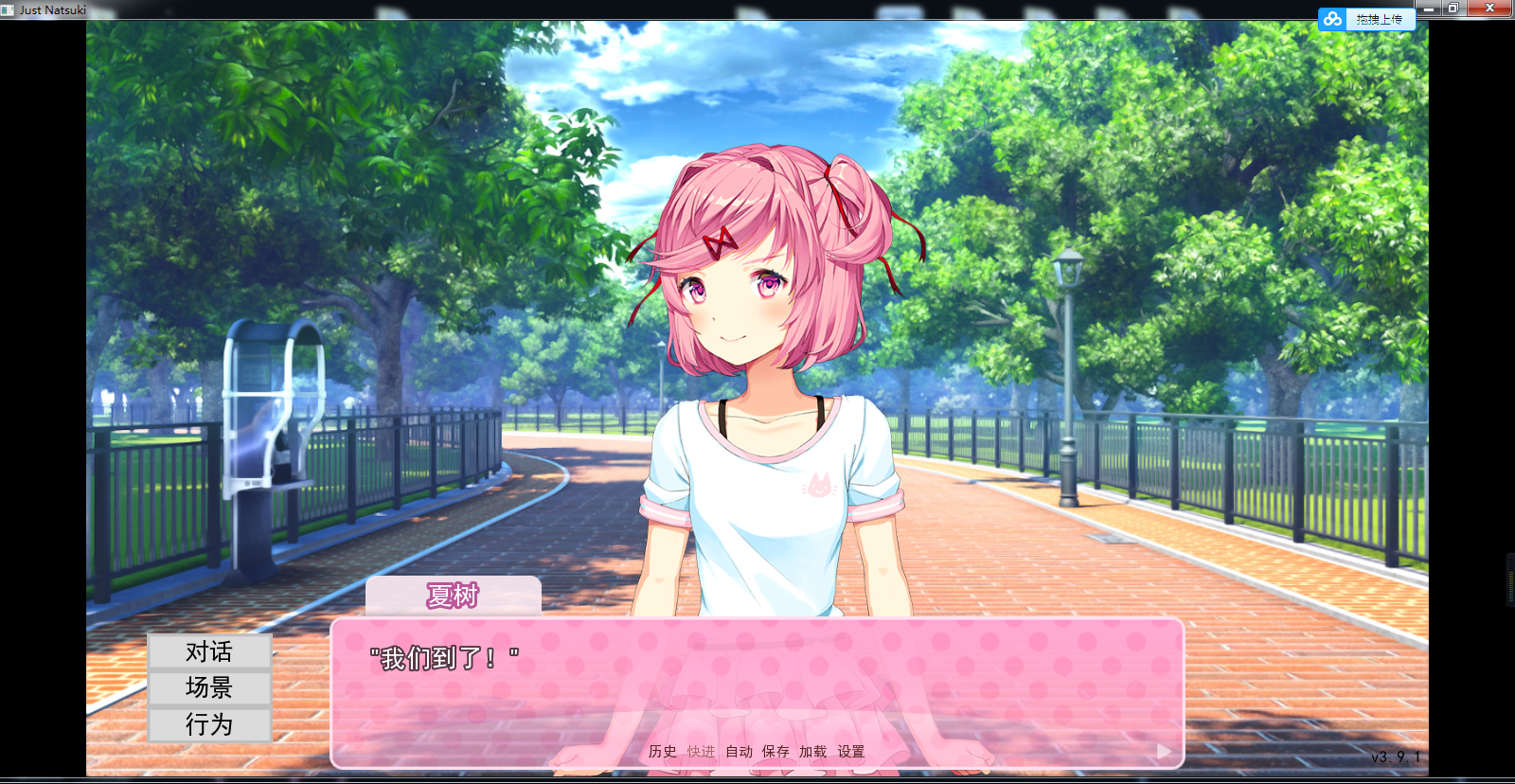The image size is (1515, 784).
Task: Close the Just Natsuki window
Action: [x=1489, y=9]
